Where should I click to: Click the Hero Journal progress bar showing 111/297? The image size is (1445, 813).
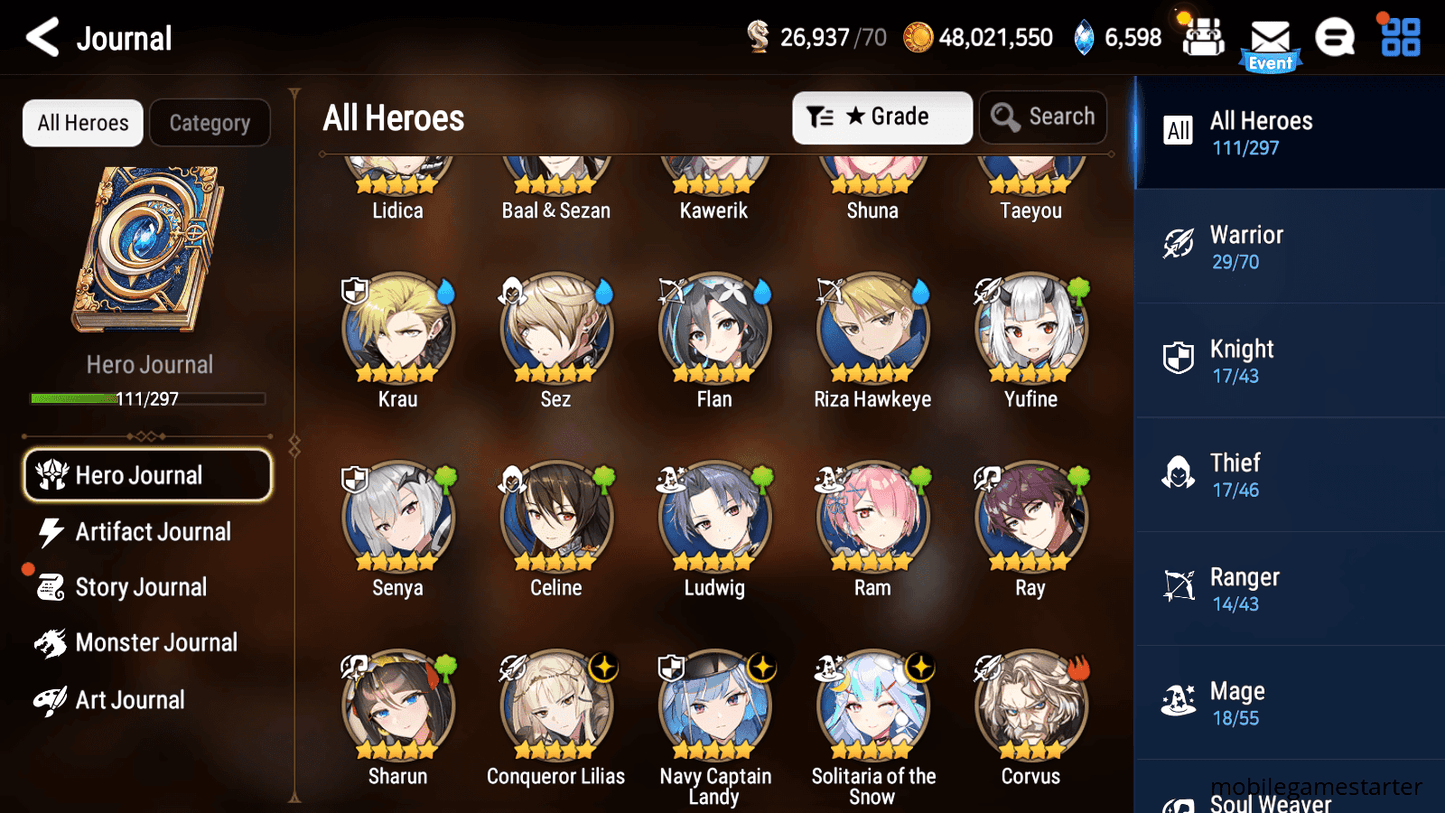[150, 398]
